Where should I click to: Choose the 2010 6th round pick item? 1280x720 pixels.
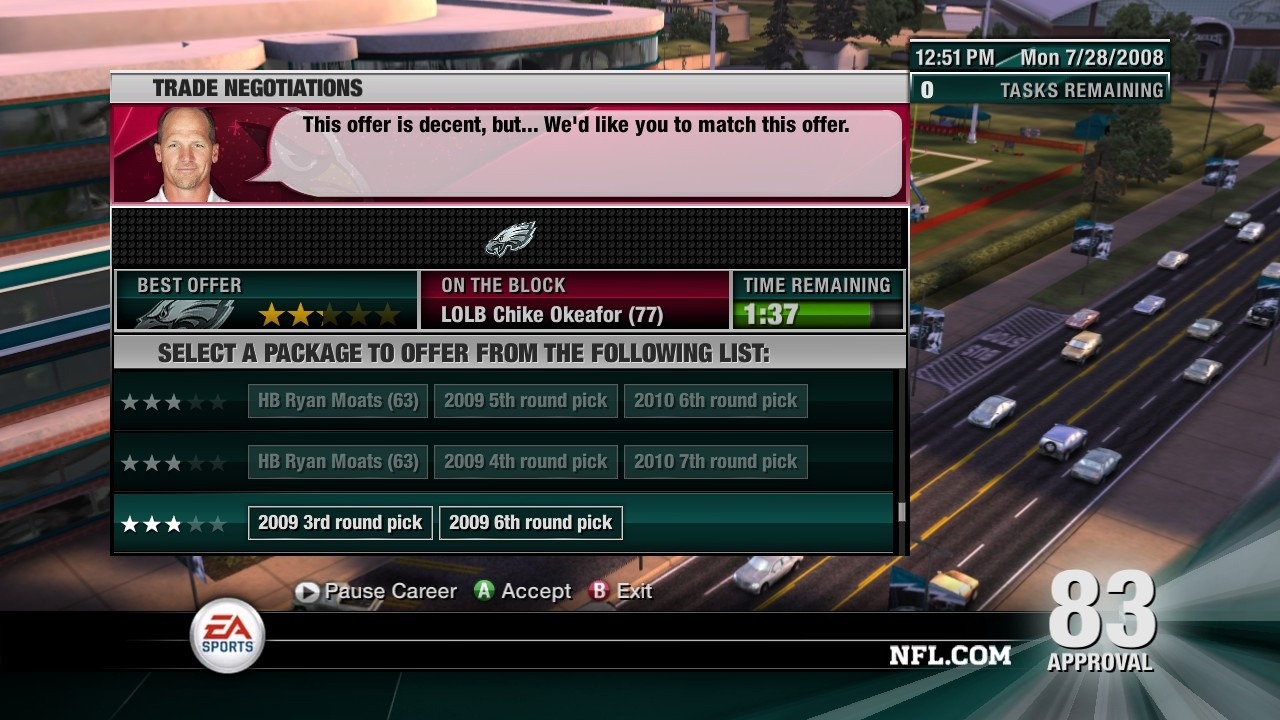tap(715, 401)
